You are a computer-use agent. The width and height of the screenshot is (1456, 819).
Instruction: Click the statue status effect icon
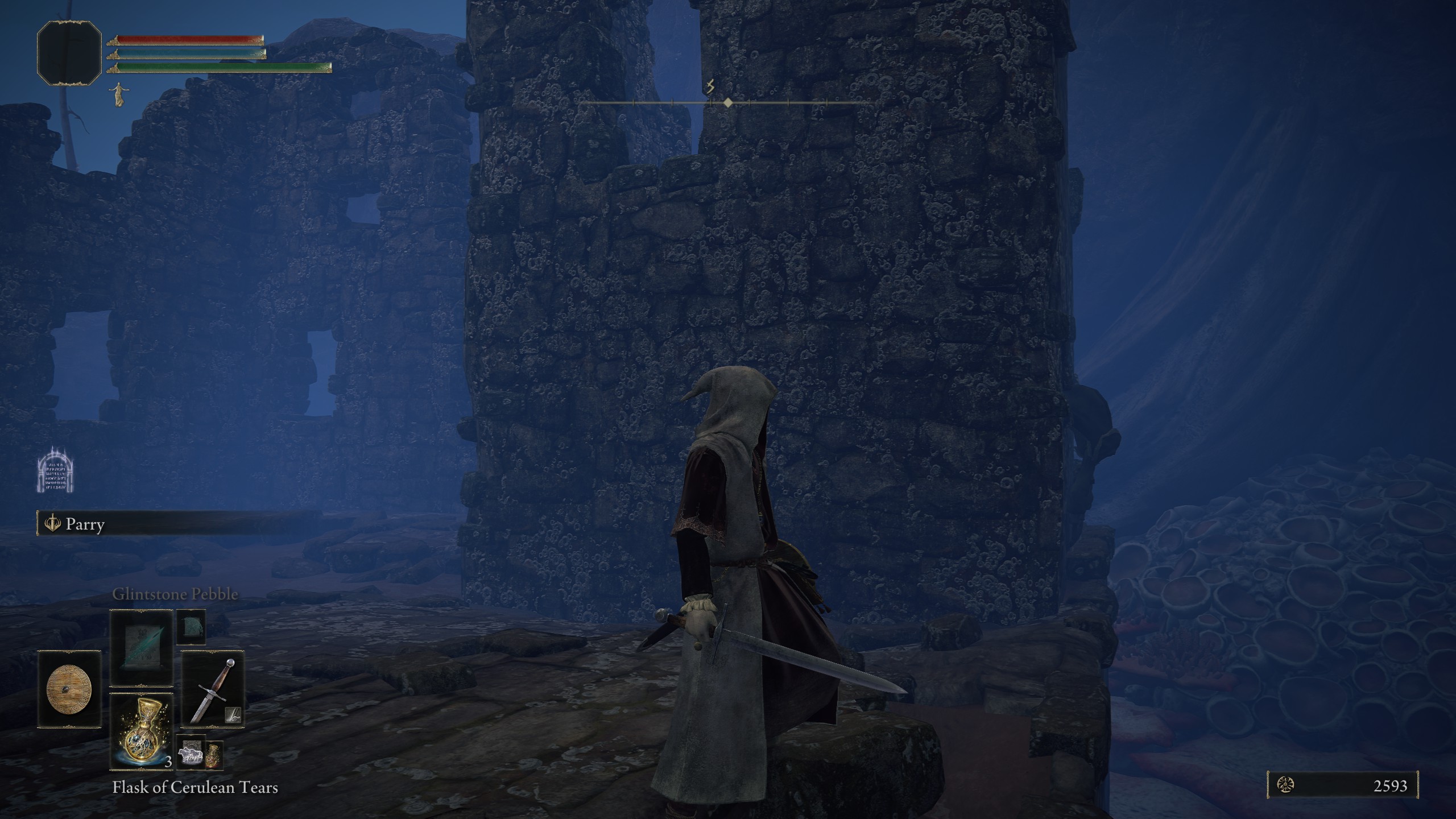pyautogui.click(x=118, y=94)
